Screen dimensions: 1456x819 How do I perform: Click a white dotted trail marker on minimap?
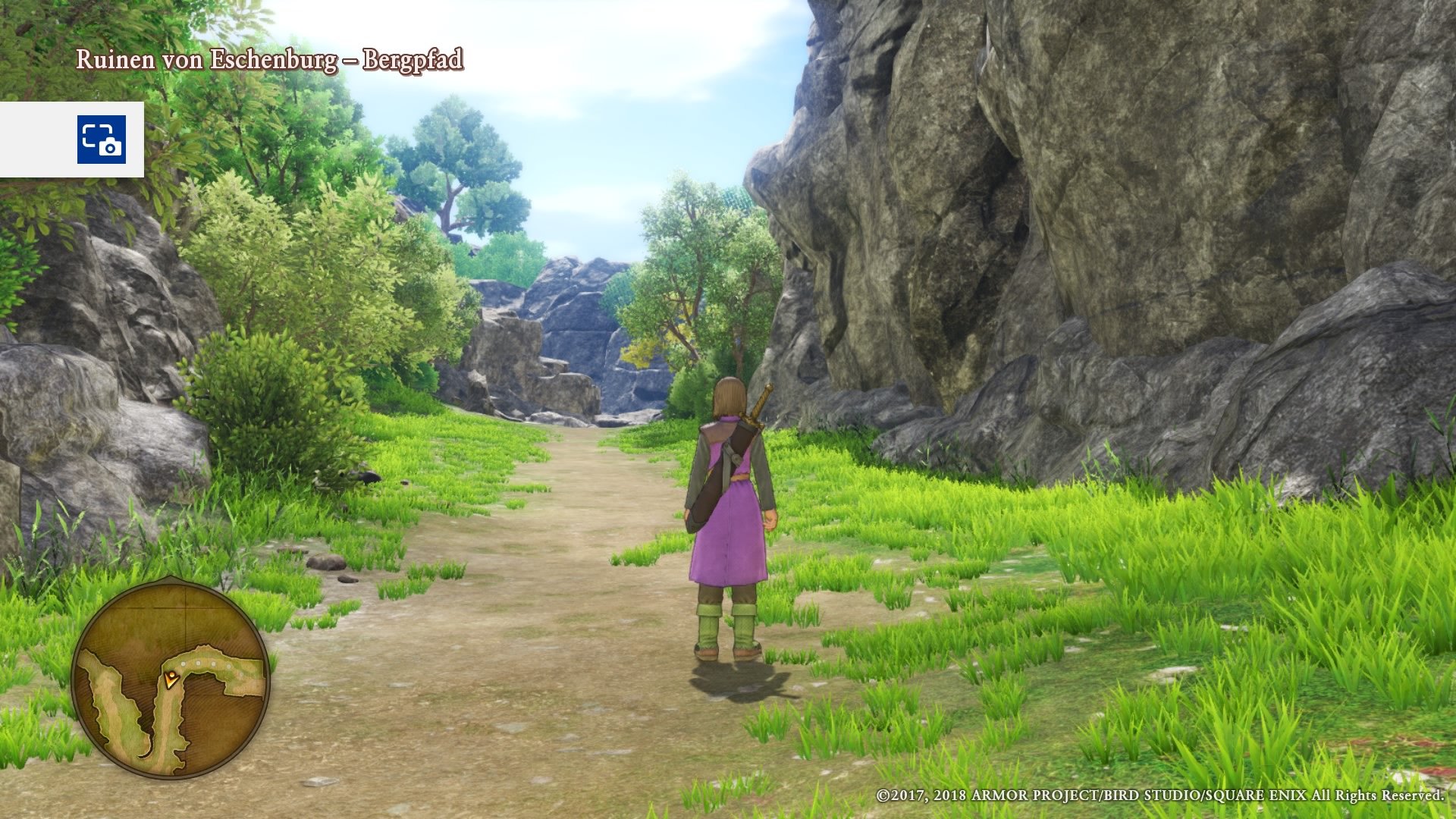point(199,665)
